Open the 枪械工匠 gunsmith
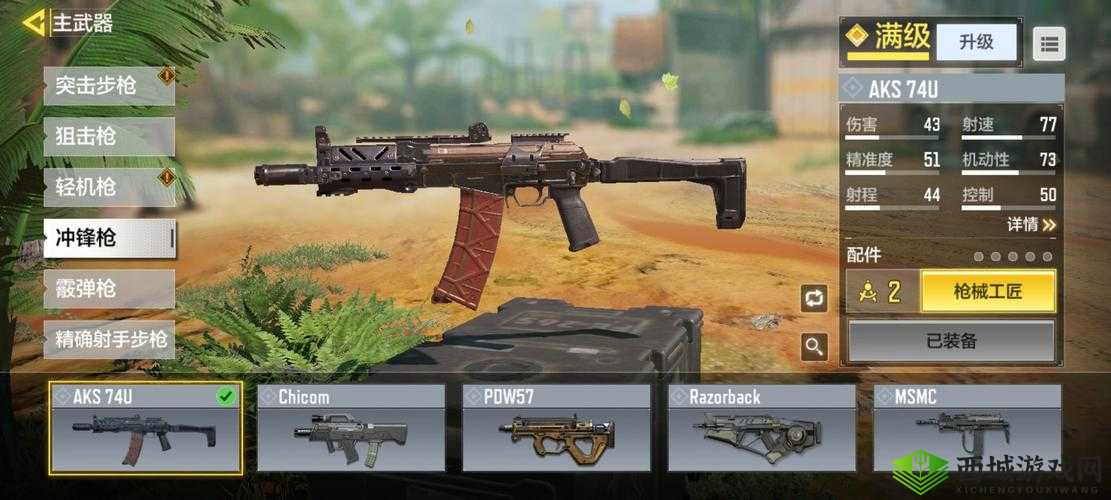The width and height of the screenshot is (1111, 500). pyautogui.click(x=988, y=292)
